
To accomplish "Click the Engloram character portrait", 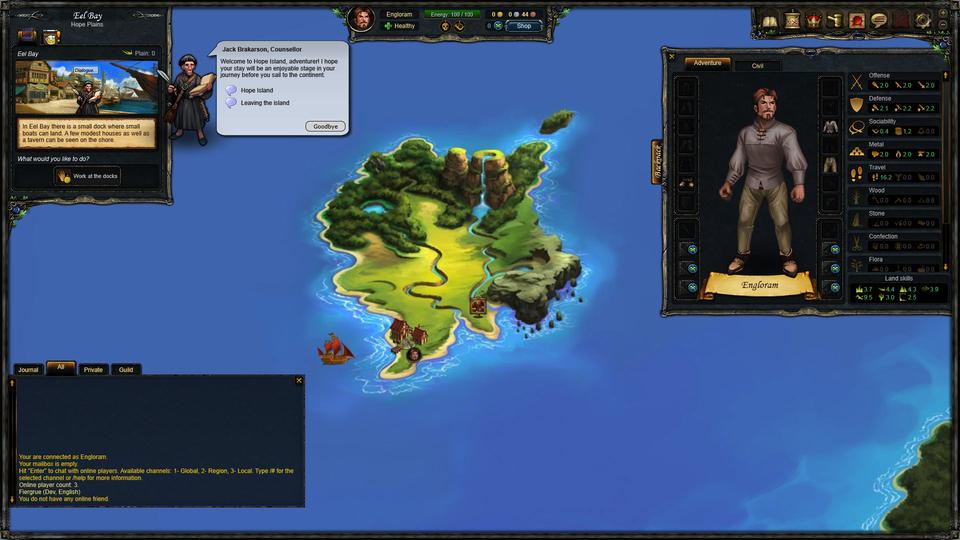I will point(362,18).
